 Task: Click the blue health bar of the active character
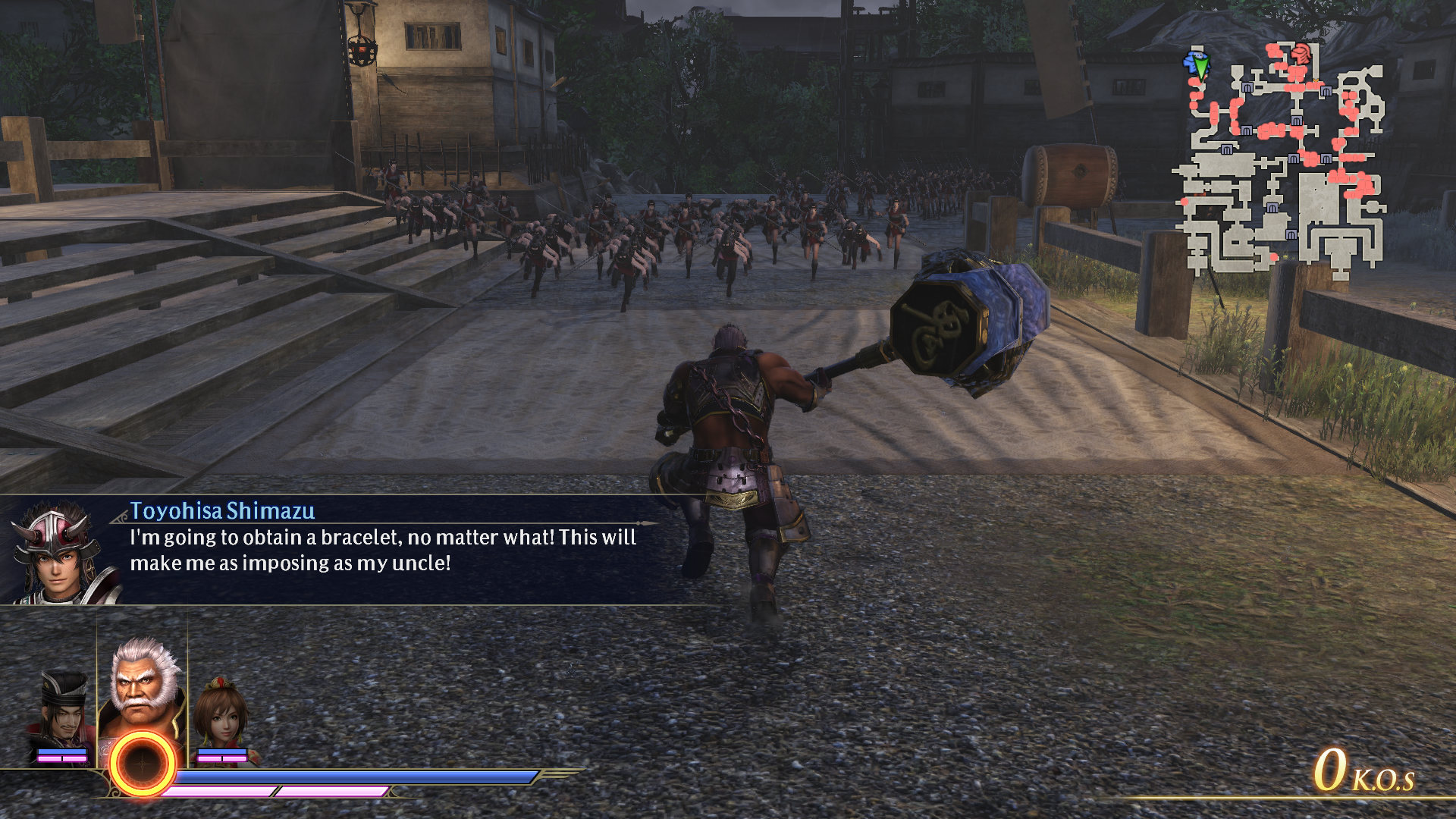(349, 775)
